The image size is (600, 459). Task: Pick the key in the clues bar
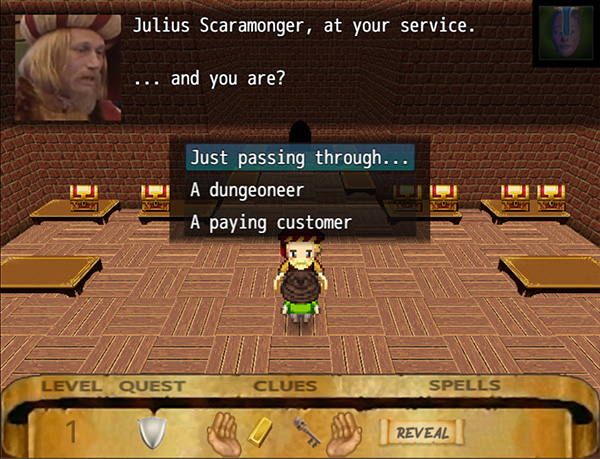tap(306, 432)
